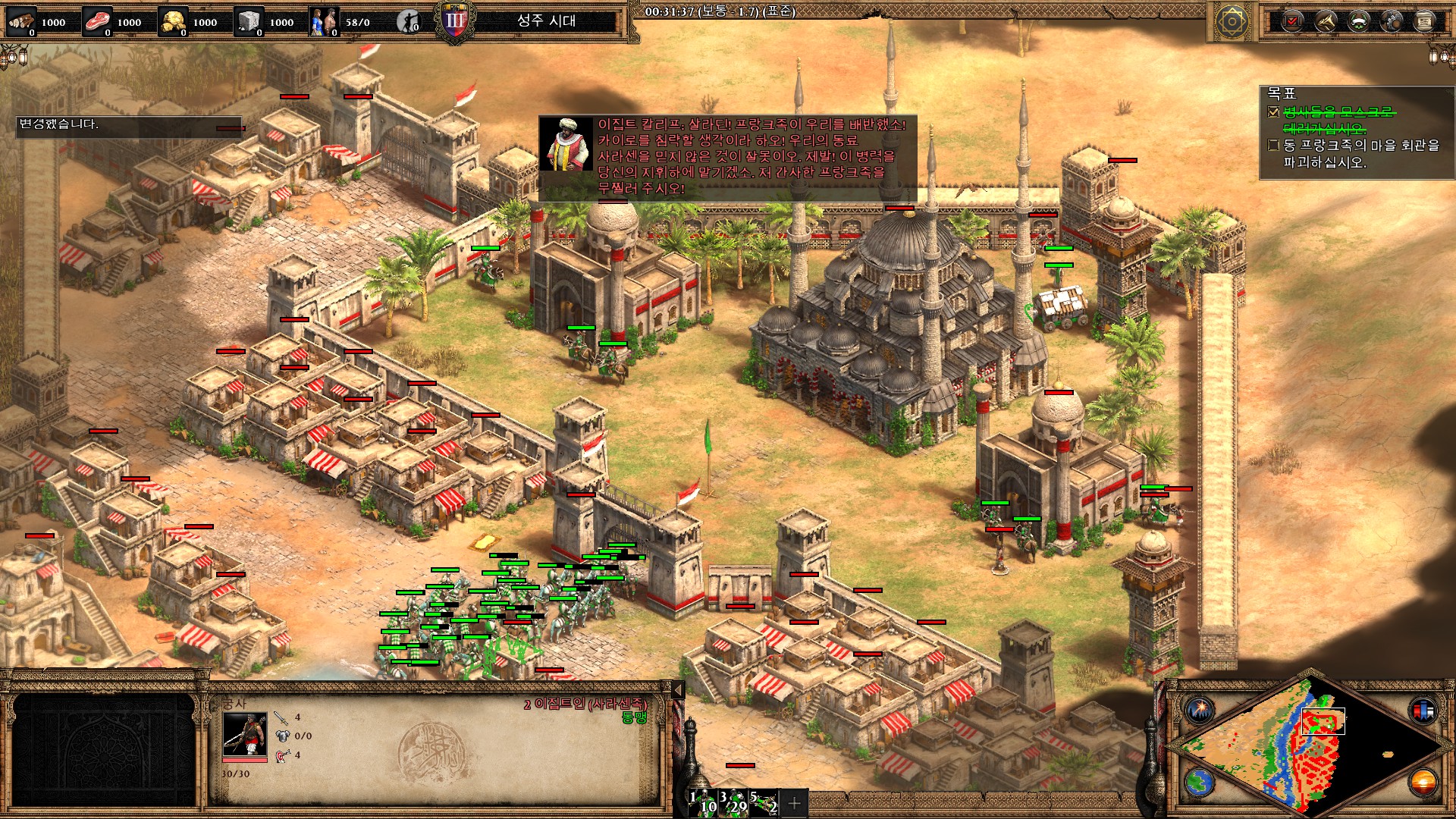Screen dimensions: 1456x819
Task: Activate the minimap signal flare button
Action: tap(1200, 710)
